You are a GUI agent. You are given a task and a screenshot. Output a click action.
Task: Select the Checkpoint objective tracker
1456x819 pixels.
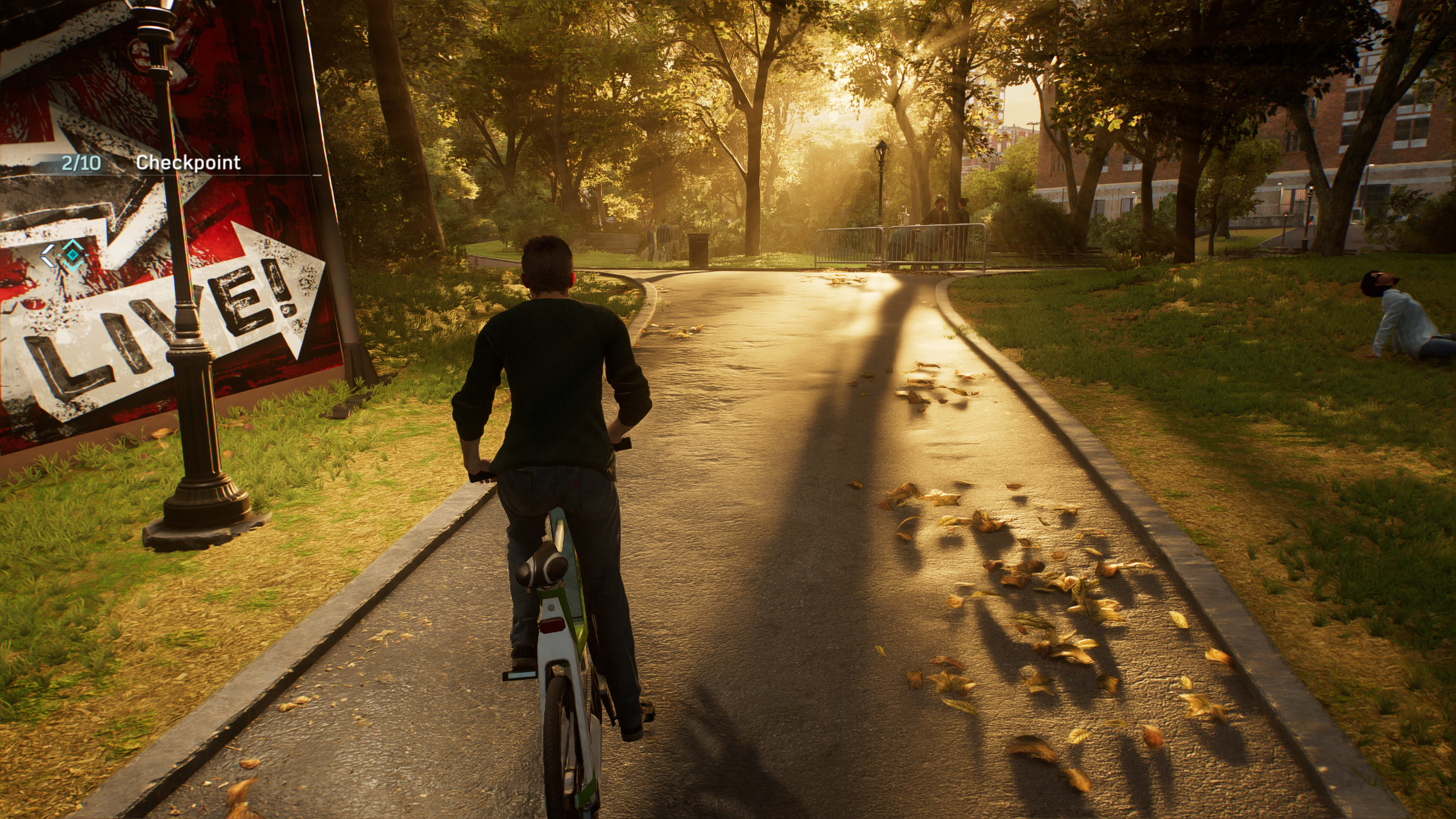(x=188, y=163)
